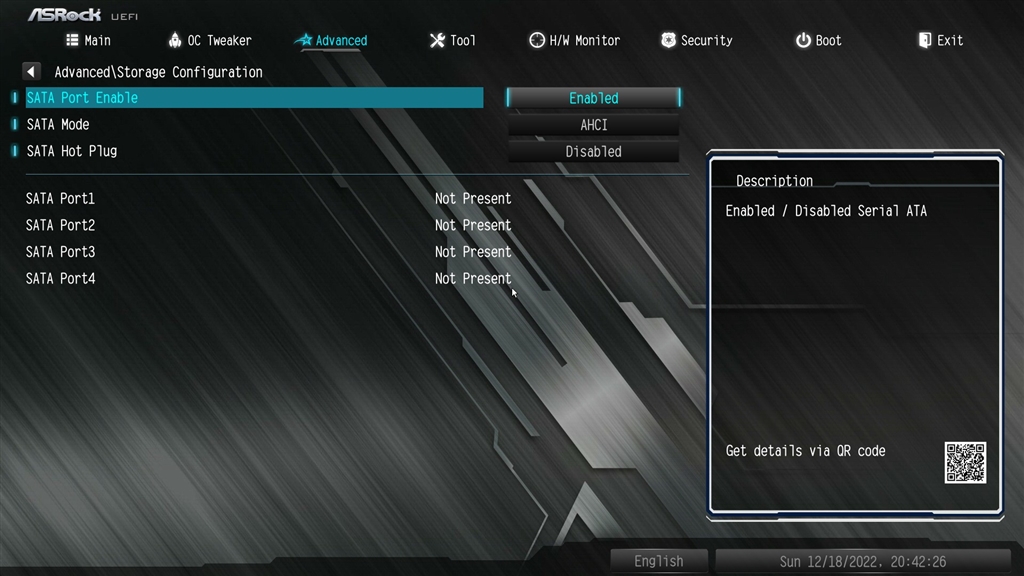The width and height of the screenshot is (1024, 576).
Task: Choose the Exit tab
Action: click(x=940, y=40)
